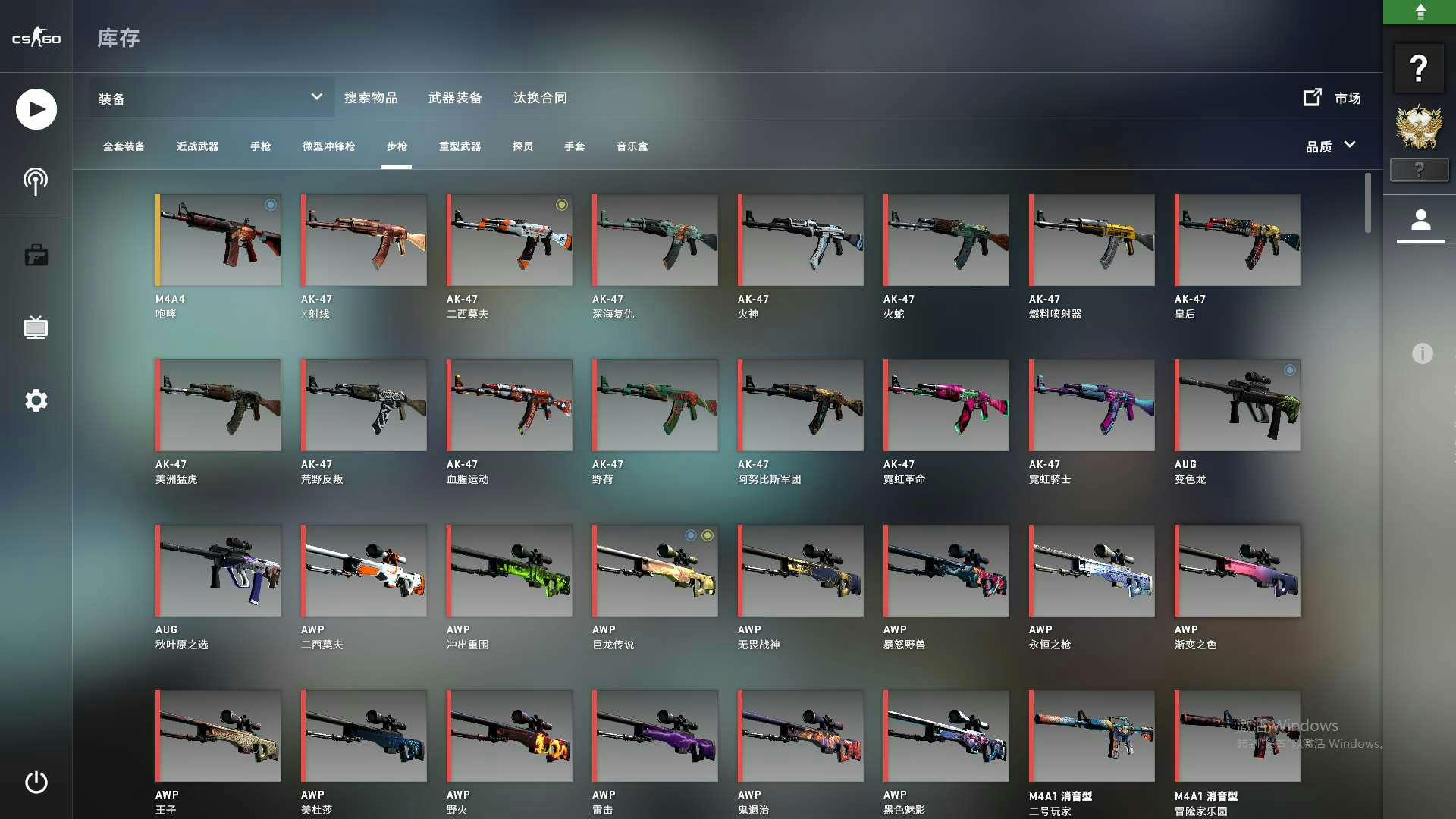Open the settings gear icon
This screenshot has height=819, width=1456.
[36, 400]
